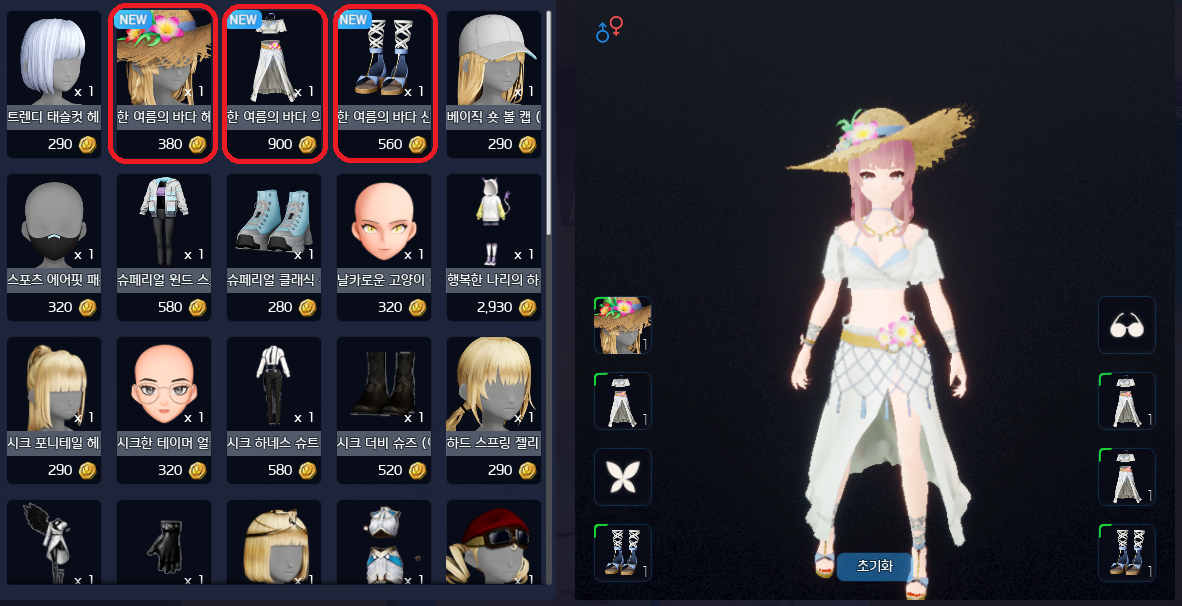Select the red beanie with goggles item

(x=494, y=545)
